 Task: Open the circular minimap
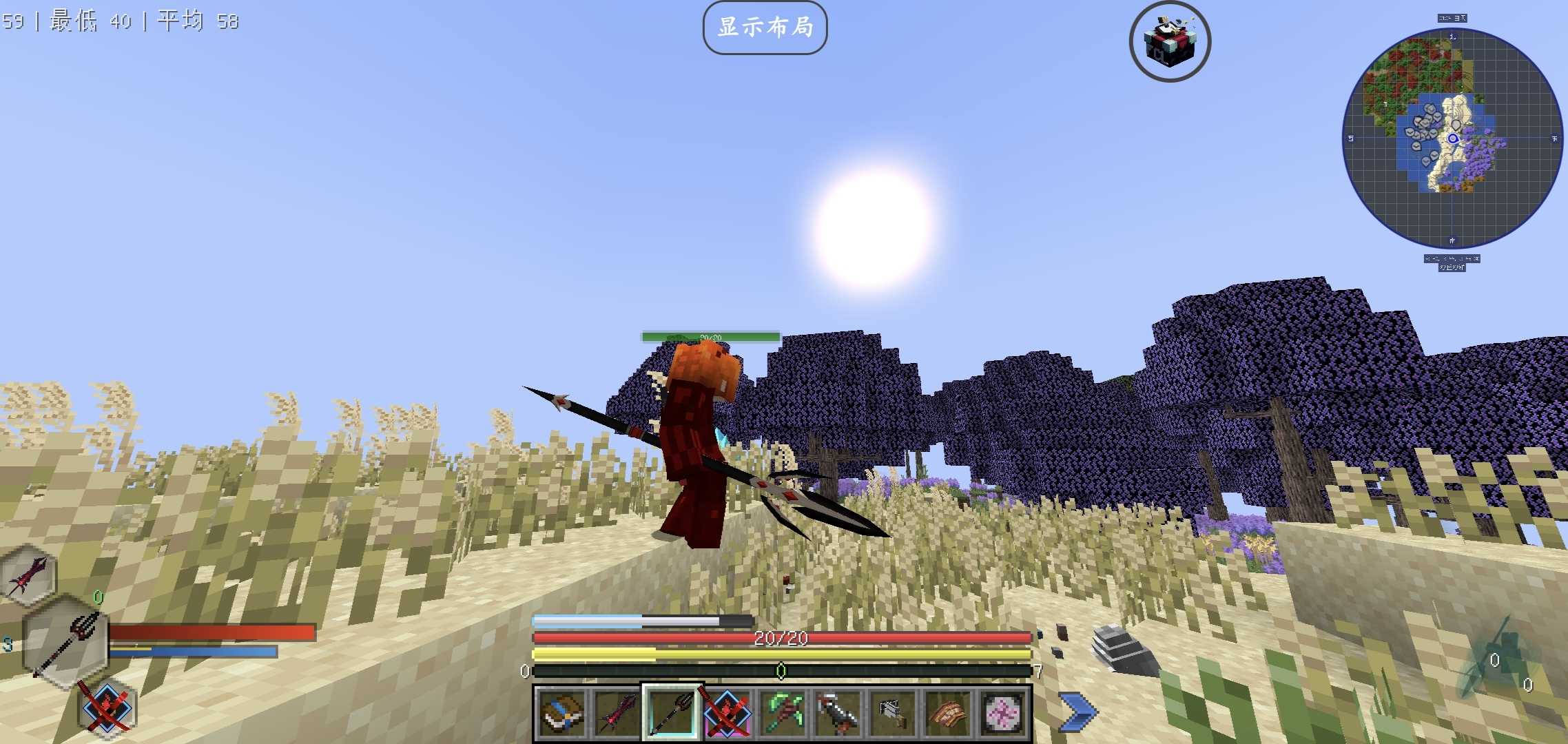[1452, 138]
